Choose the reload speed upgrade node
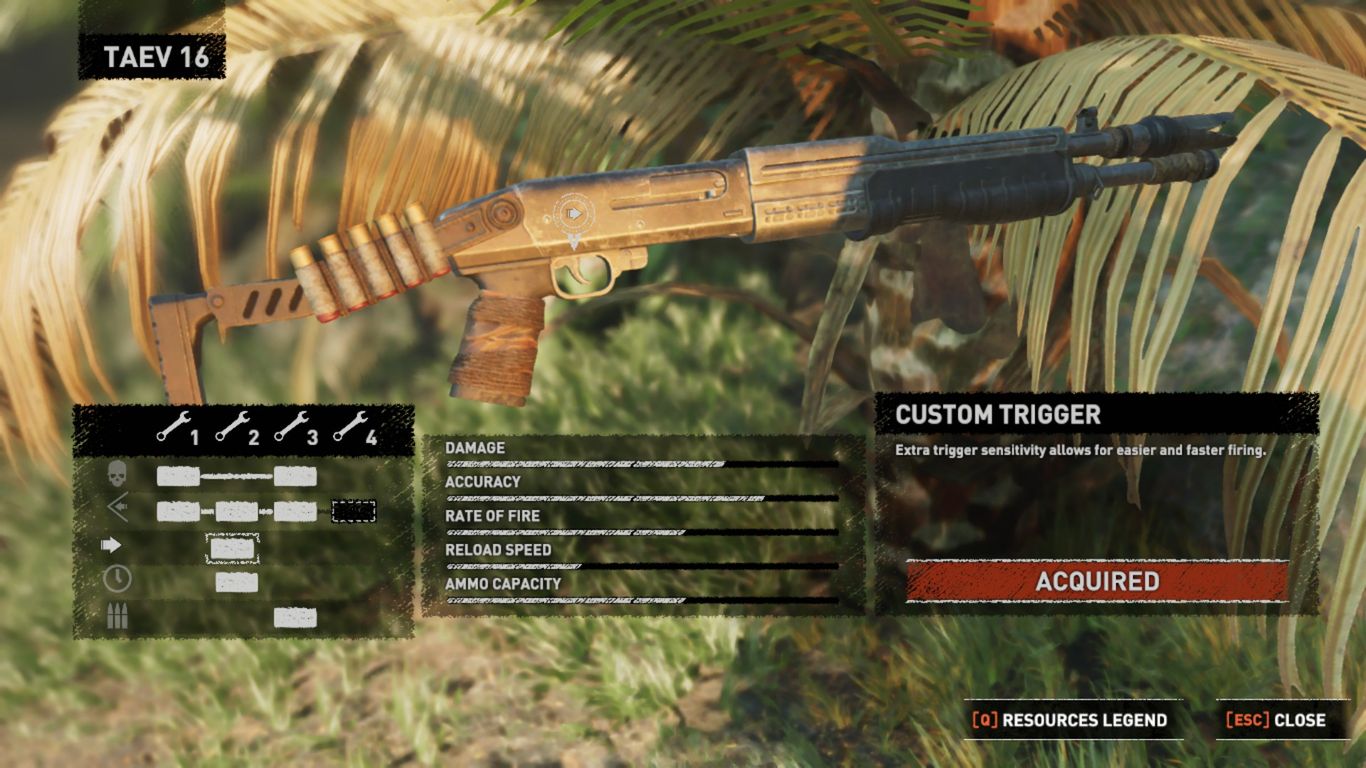Screen dimensions: 1366x768 [x=236, y=582]
